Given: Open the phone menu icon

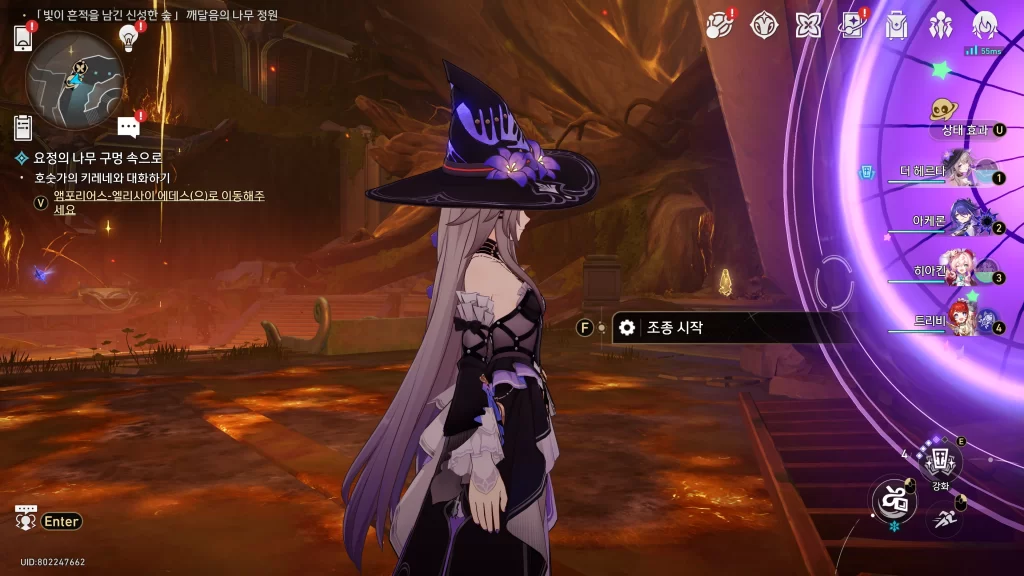Looking at the screenshot, I should point(24,38).
